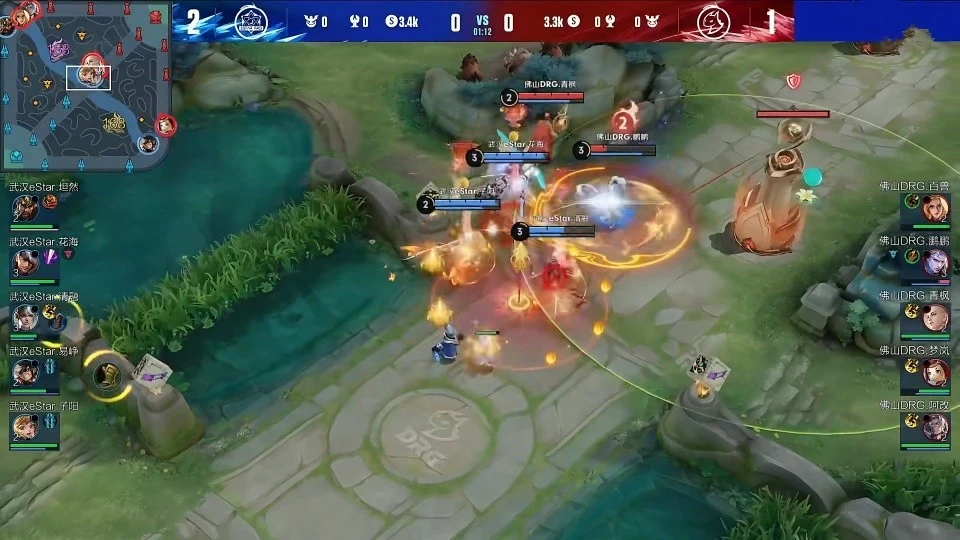Screen dimensions: 960x540
Task: Click the minimap in the corner
Action: click(85, 85)
